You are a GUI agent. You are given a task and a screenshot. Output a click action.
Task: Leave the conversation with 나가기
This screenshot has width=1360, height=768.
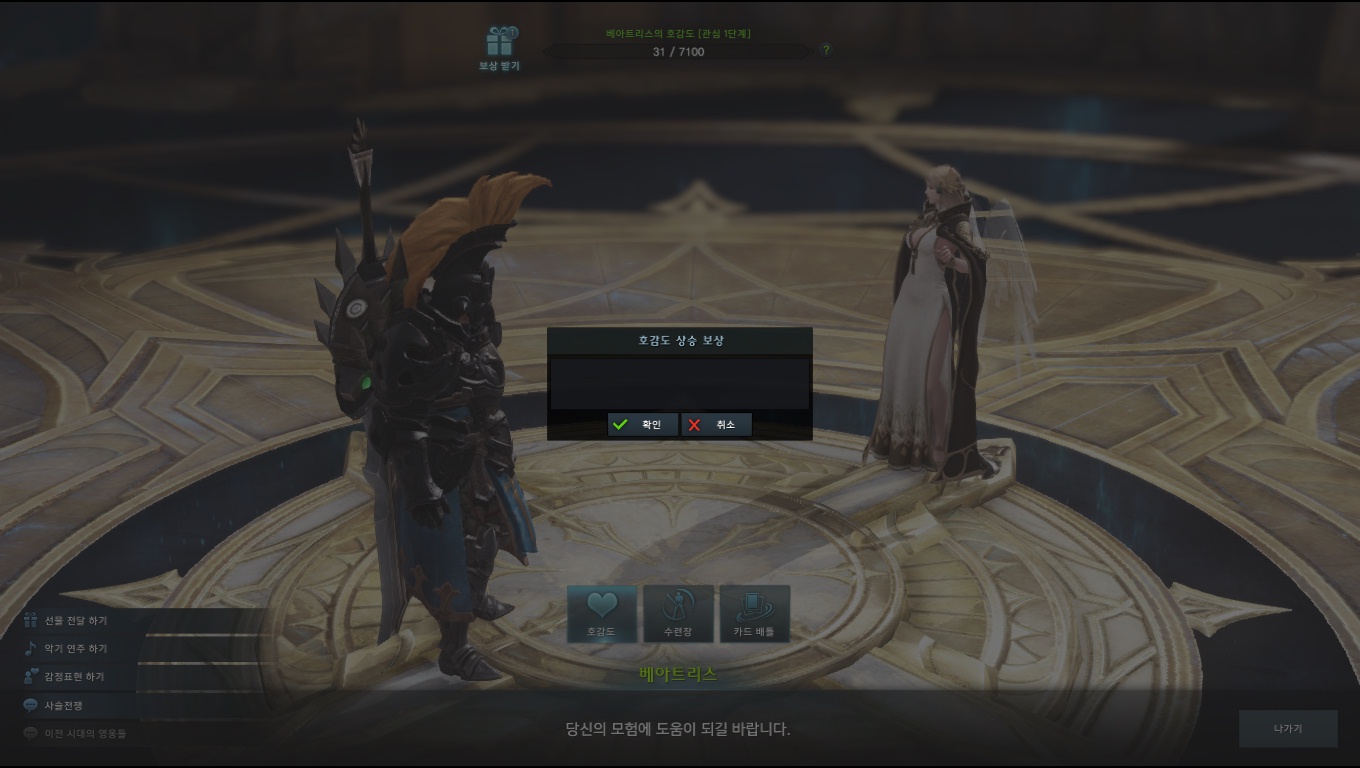tap(1287, 729)
